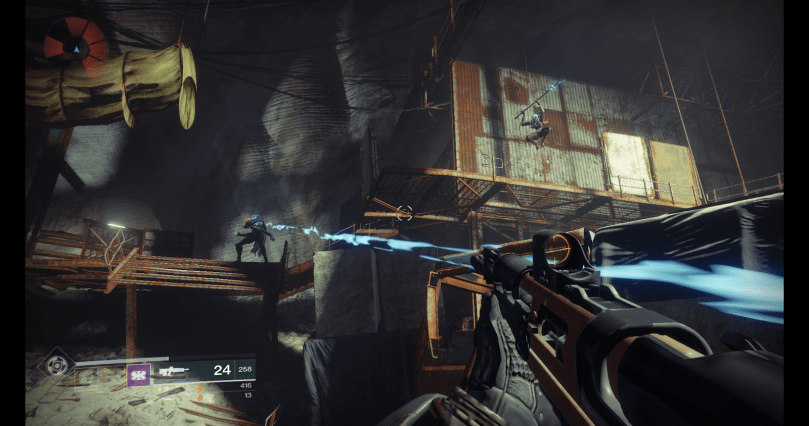The image size is (809, 426).
Task: Click the purple ammo type icon
Action: 138,374
